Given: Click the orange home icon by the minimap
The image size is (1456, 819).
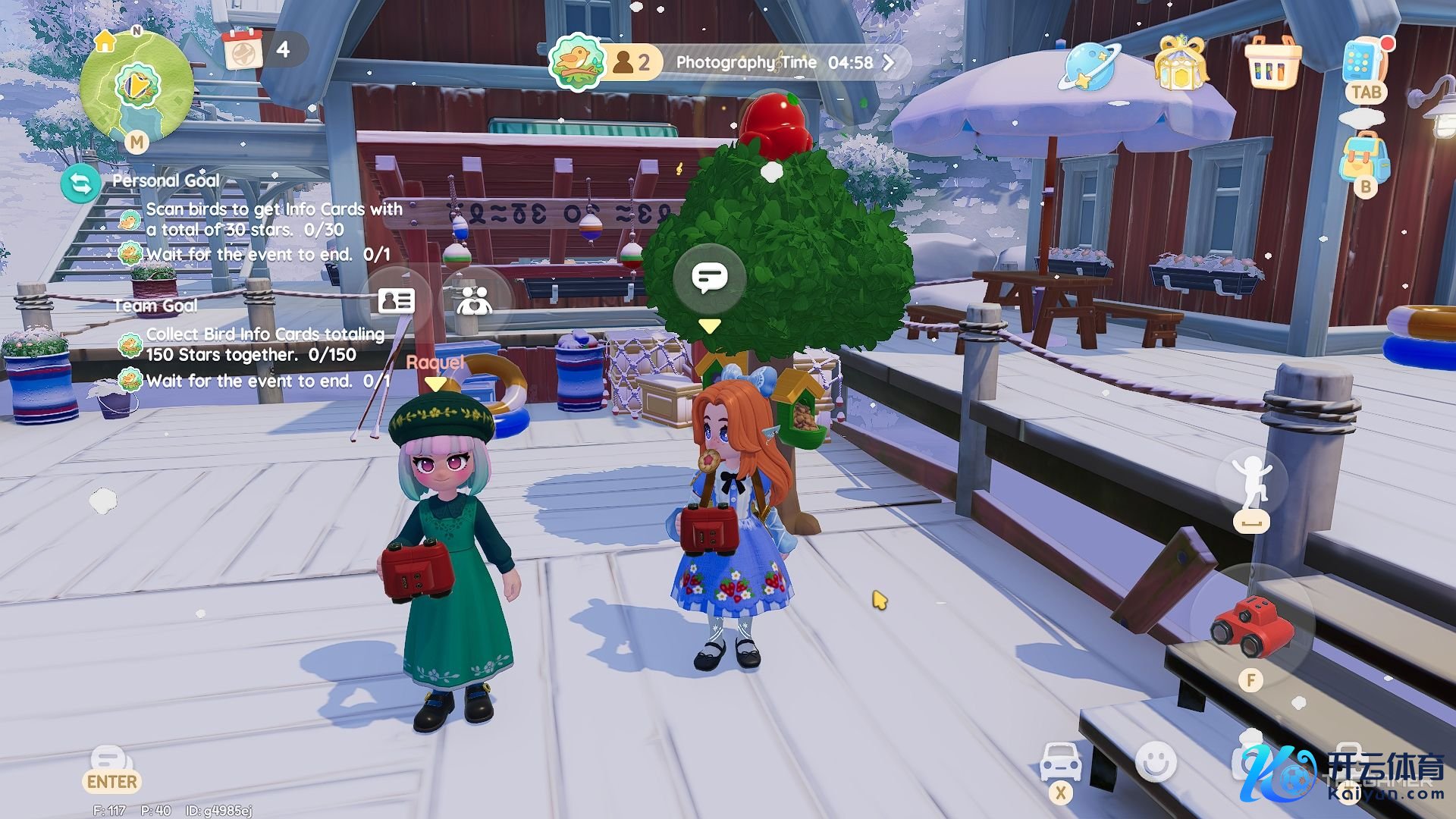Looking at the screenshot, I should 105,41.
